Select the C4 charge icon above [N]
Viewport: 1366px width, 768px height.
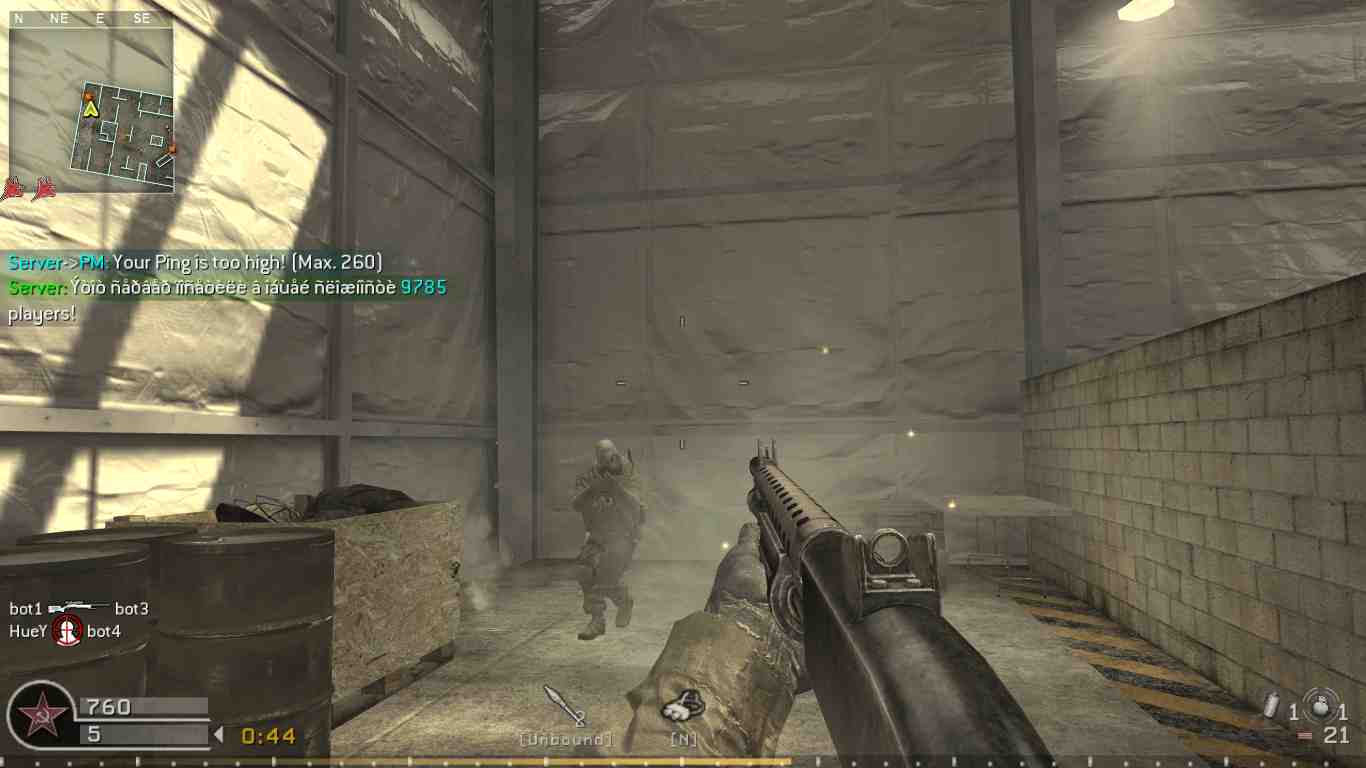coord(684,707)
